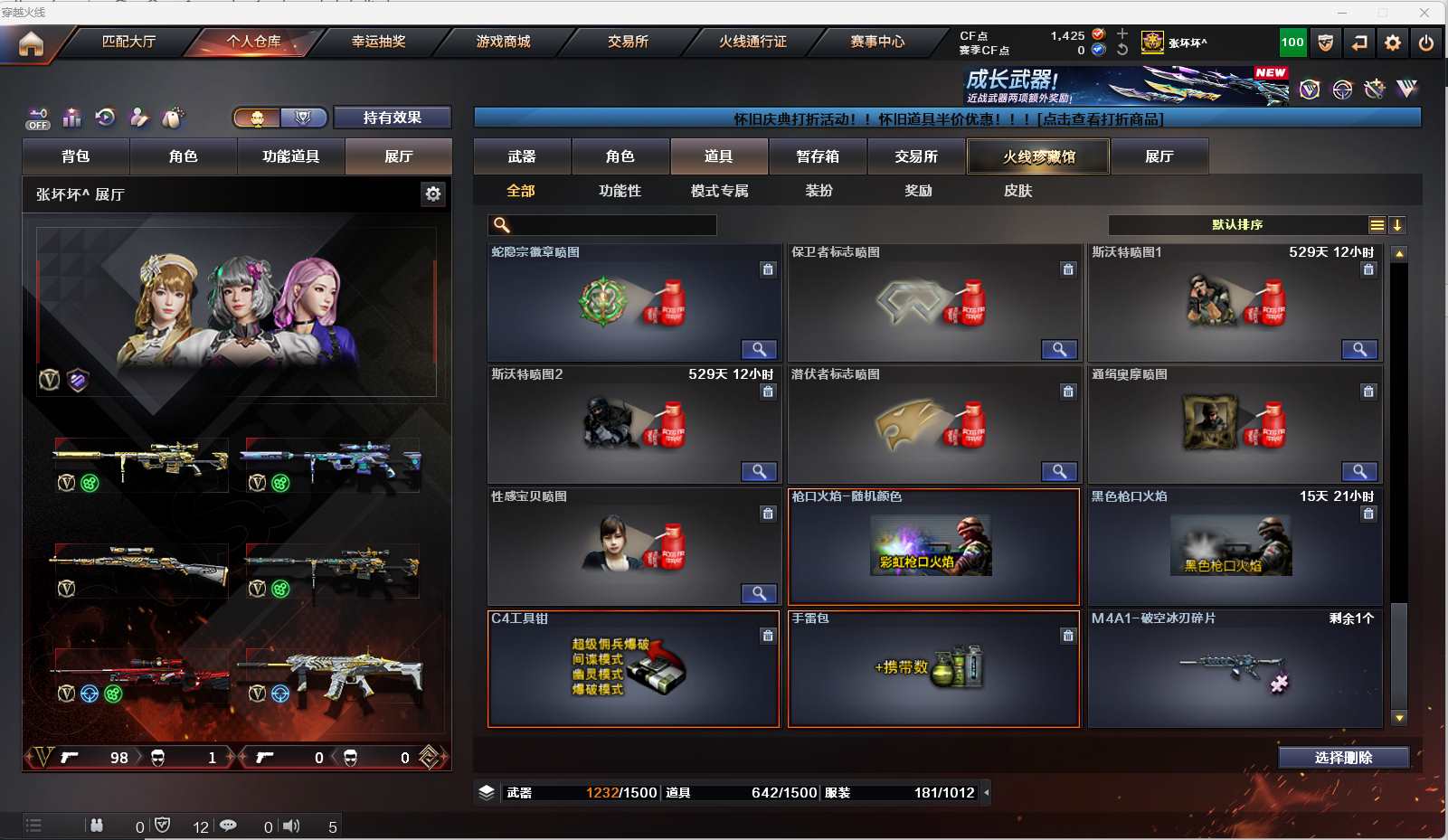Open the 幸运抽奖 lucky draw menu
1448x840 pixels.
378,42
